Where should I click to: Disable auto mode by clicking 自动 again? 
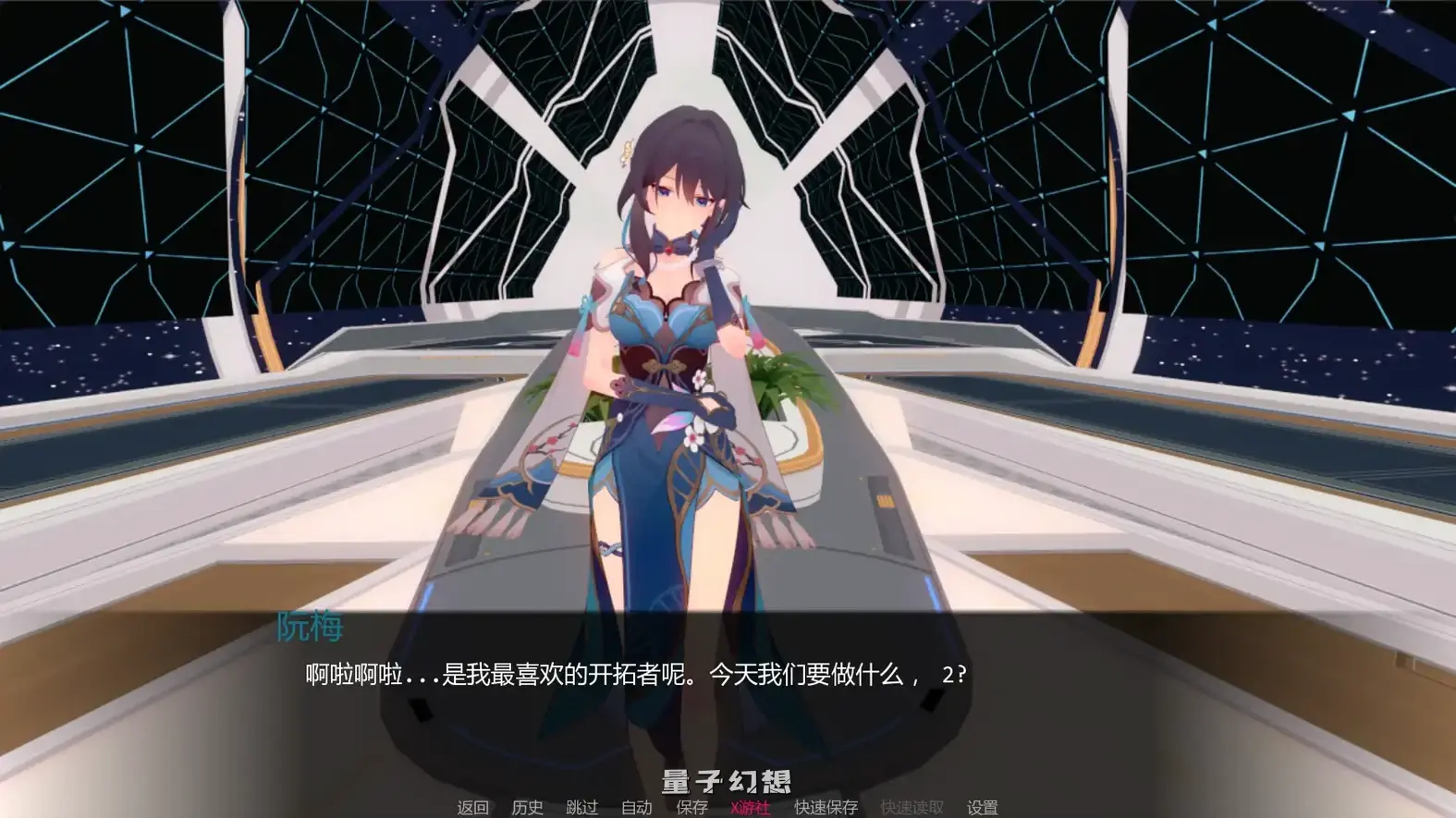638,807
